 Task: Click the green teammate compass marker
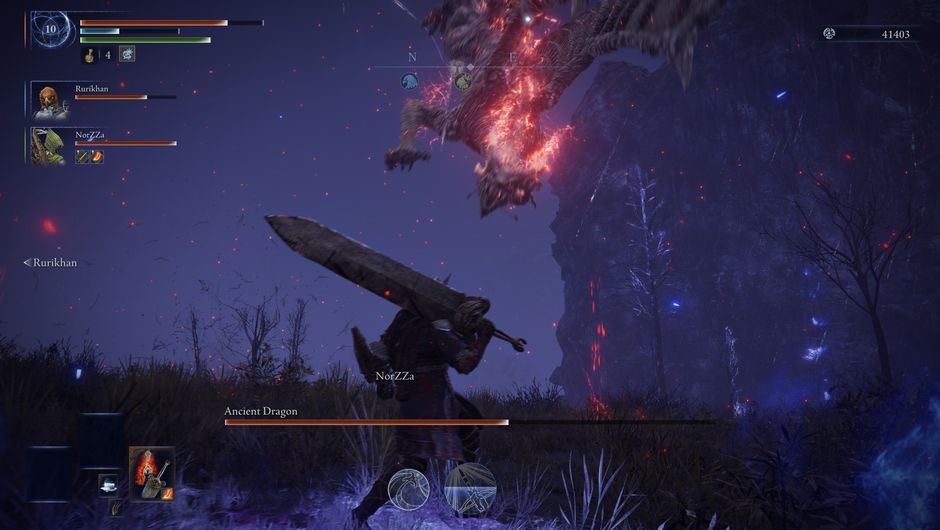coord(462,81)
